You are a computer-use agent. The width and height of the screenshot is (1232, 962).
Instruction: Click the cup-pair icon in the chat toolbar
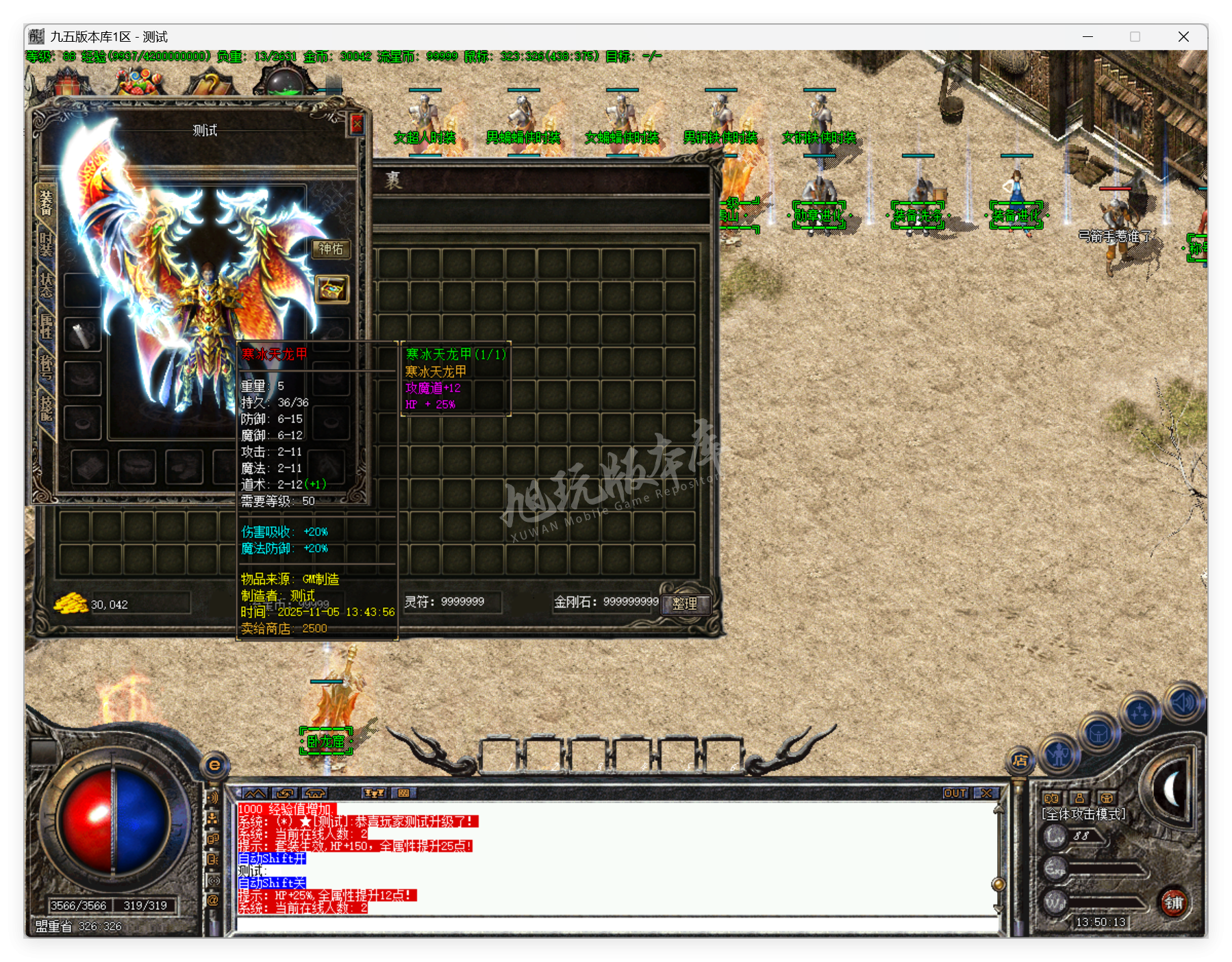tap(375, 794)
